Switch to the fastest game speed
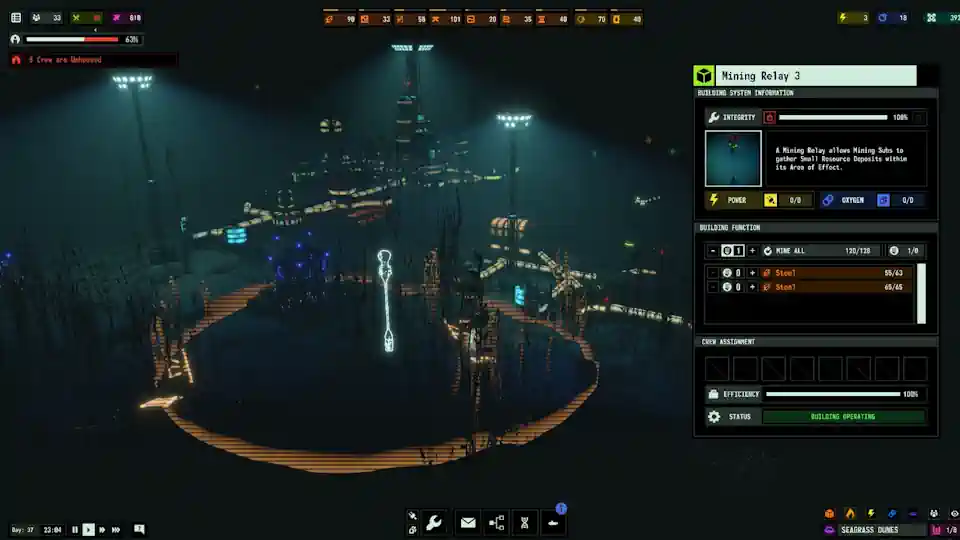Image resolution: width=960 pixels, height=540 pixels. point(116,529)
